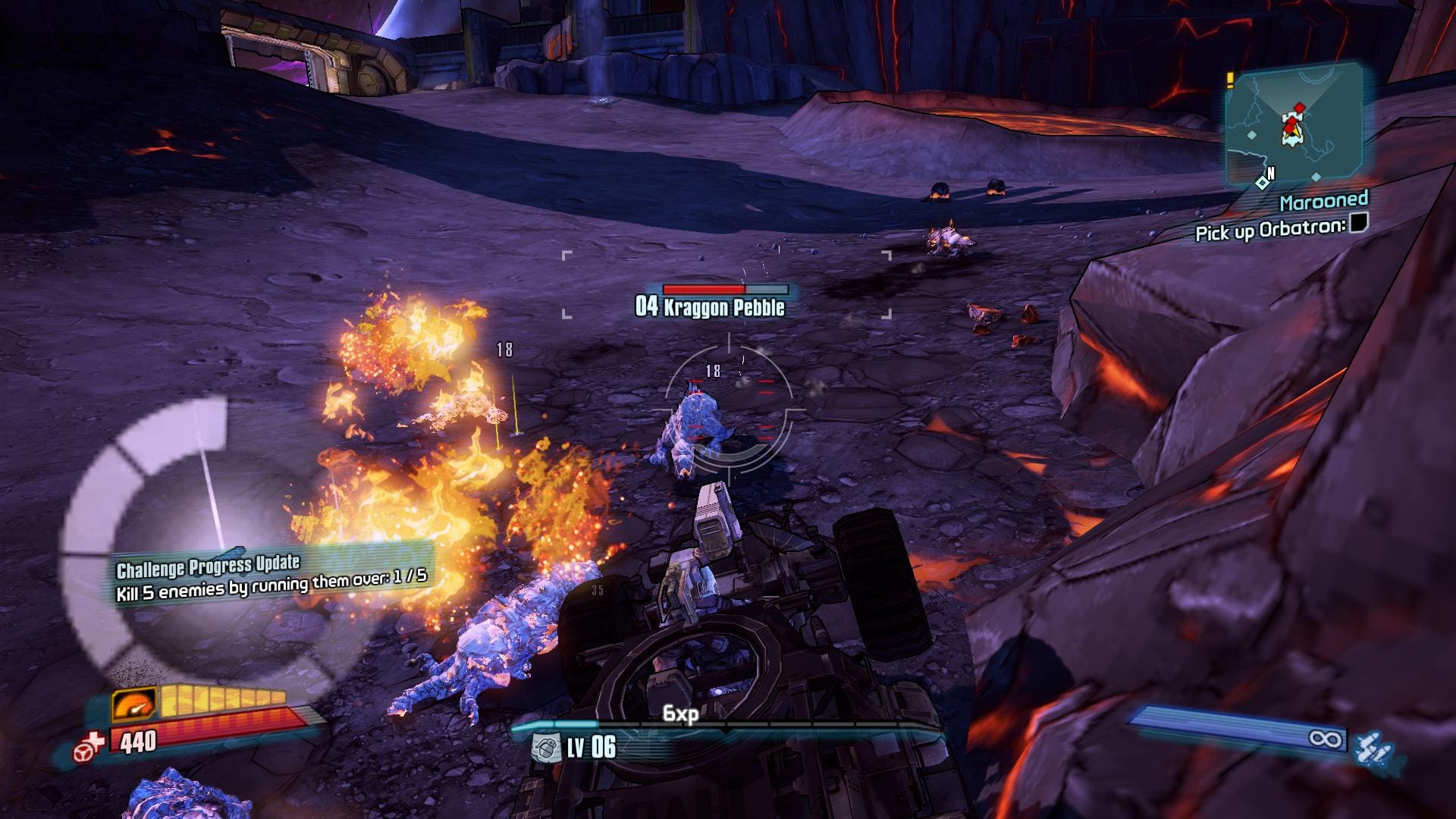Select the grenade icon beside the level
Screen dimensions: 1456x819
point(545,747)
